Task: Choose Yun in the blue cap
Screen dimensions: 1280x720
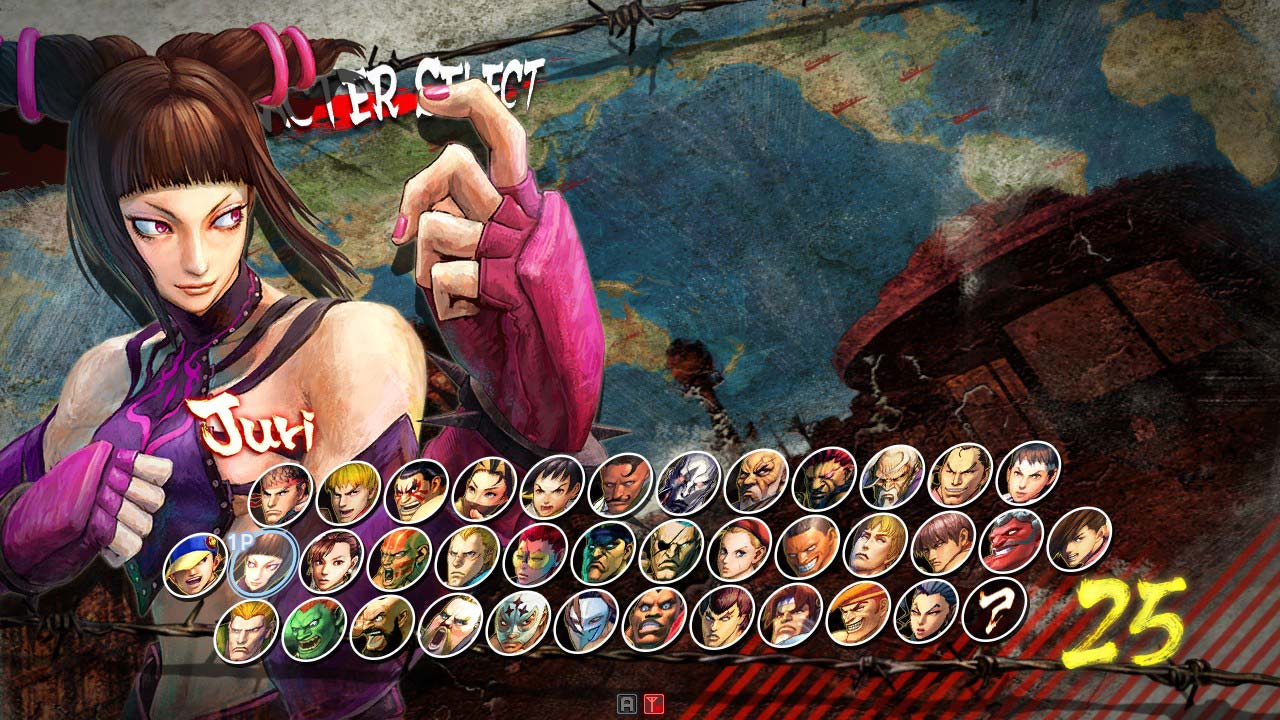Action: click(195, 565)
